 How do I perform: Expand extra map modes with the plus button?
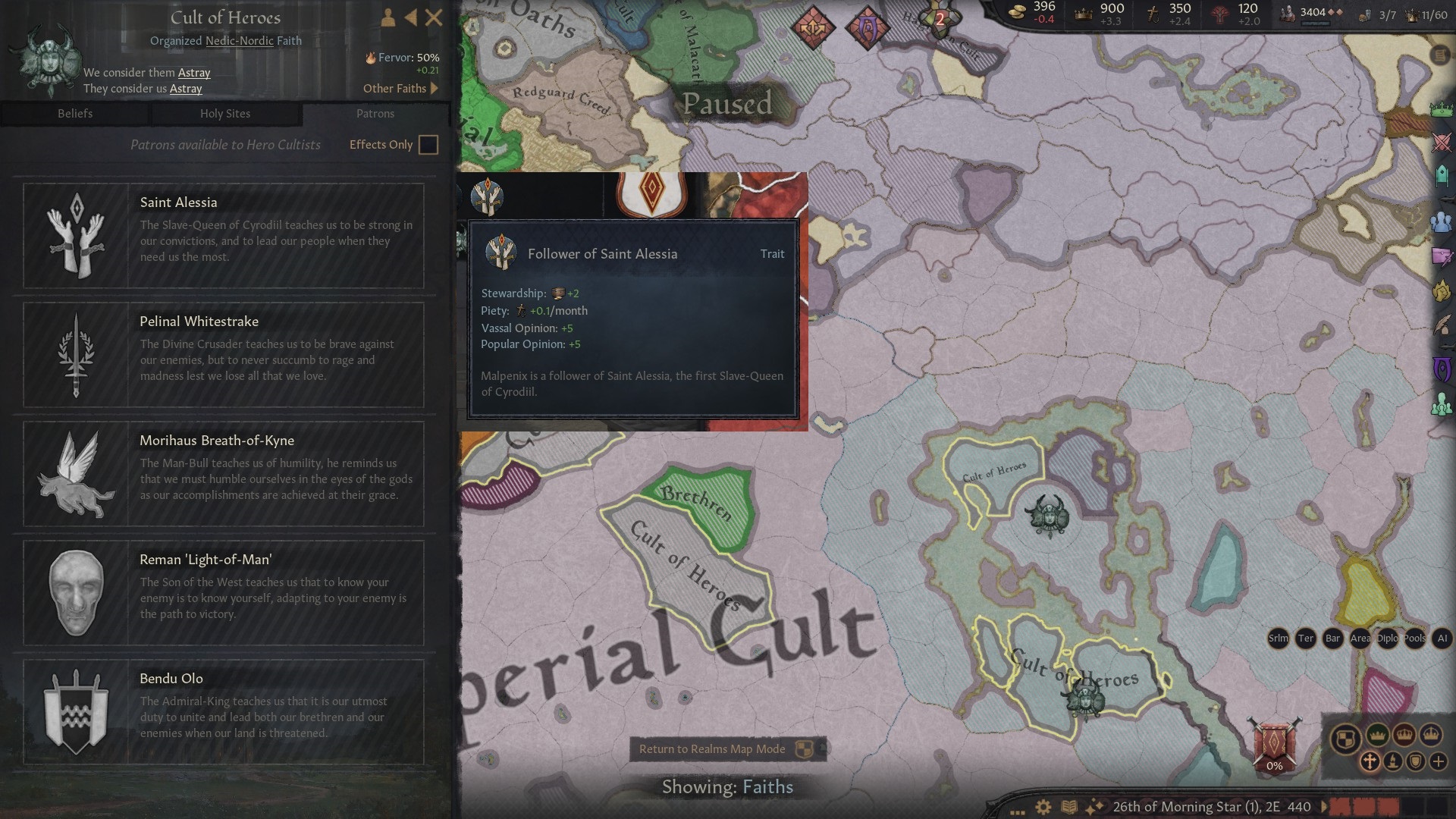point(1438,761)
